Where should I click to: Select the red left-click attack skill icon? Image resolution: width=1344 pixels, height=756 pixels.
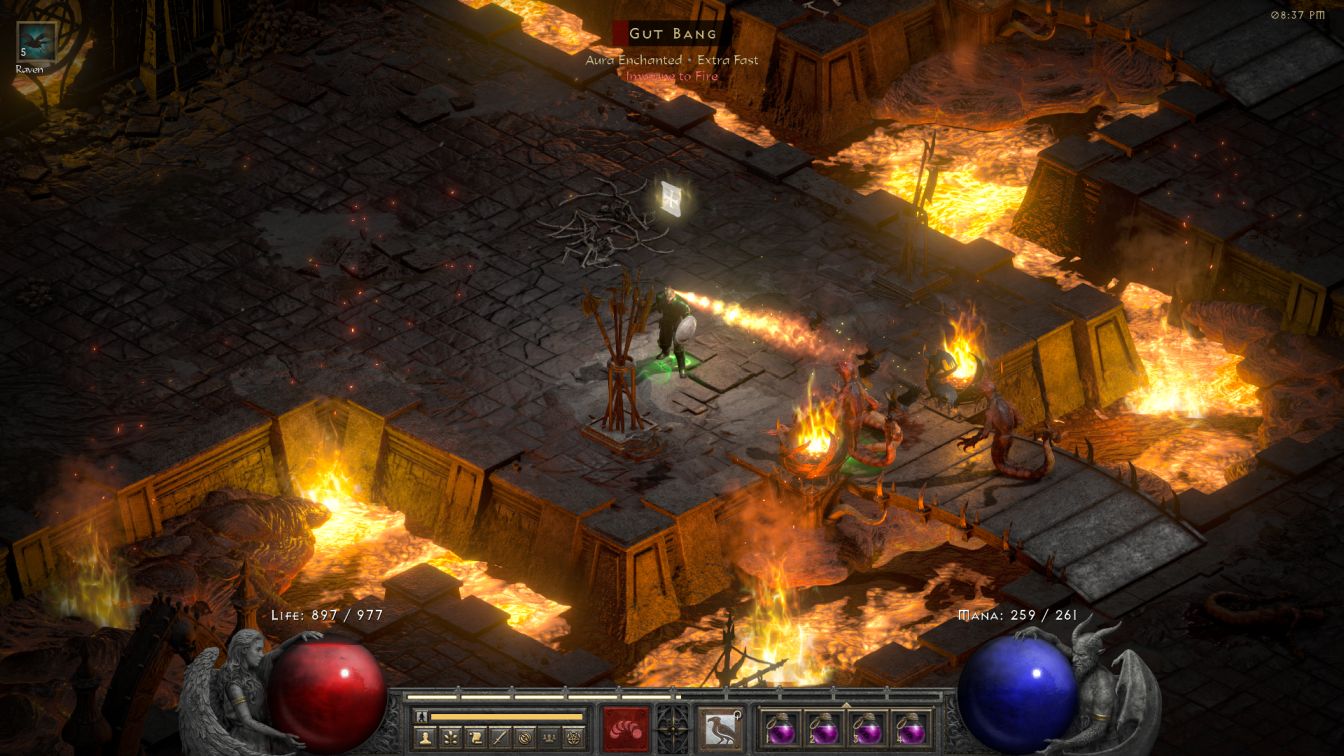(625, 728)
